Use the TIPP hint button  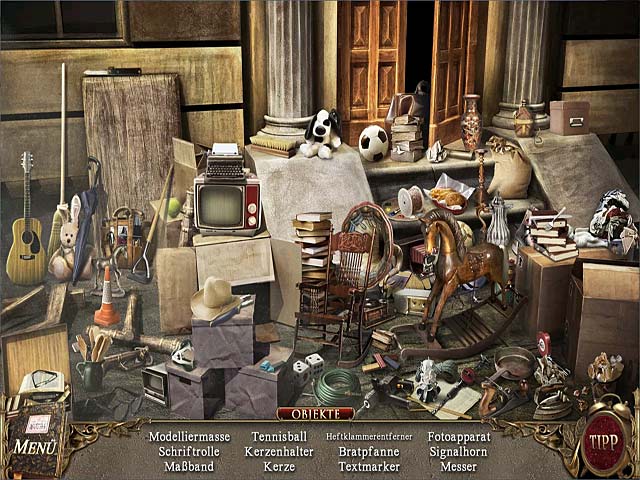coord(601,443)
